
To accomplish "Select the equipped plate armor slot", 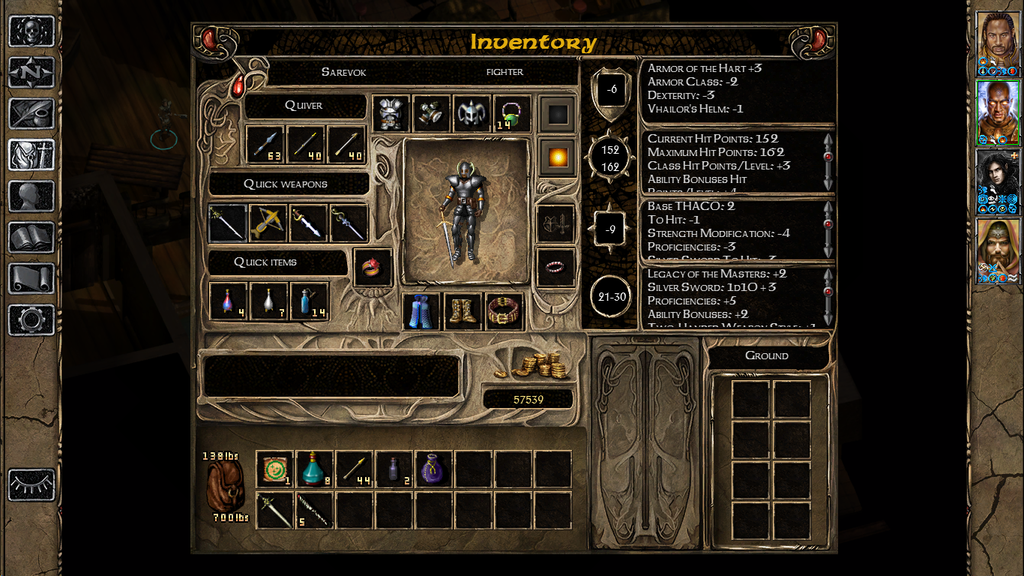I will (x=392, y=114).
